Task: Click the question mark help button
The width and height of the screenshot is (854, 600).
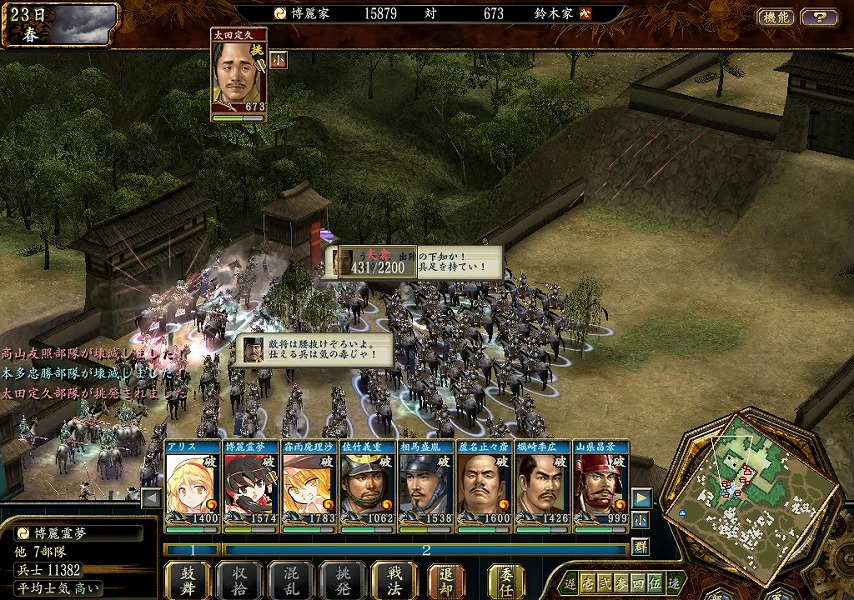Action: pos(820,17)
